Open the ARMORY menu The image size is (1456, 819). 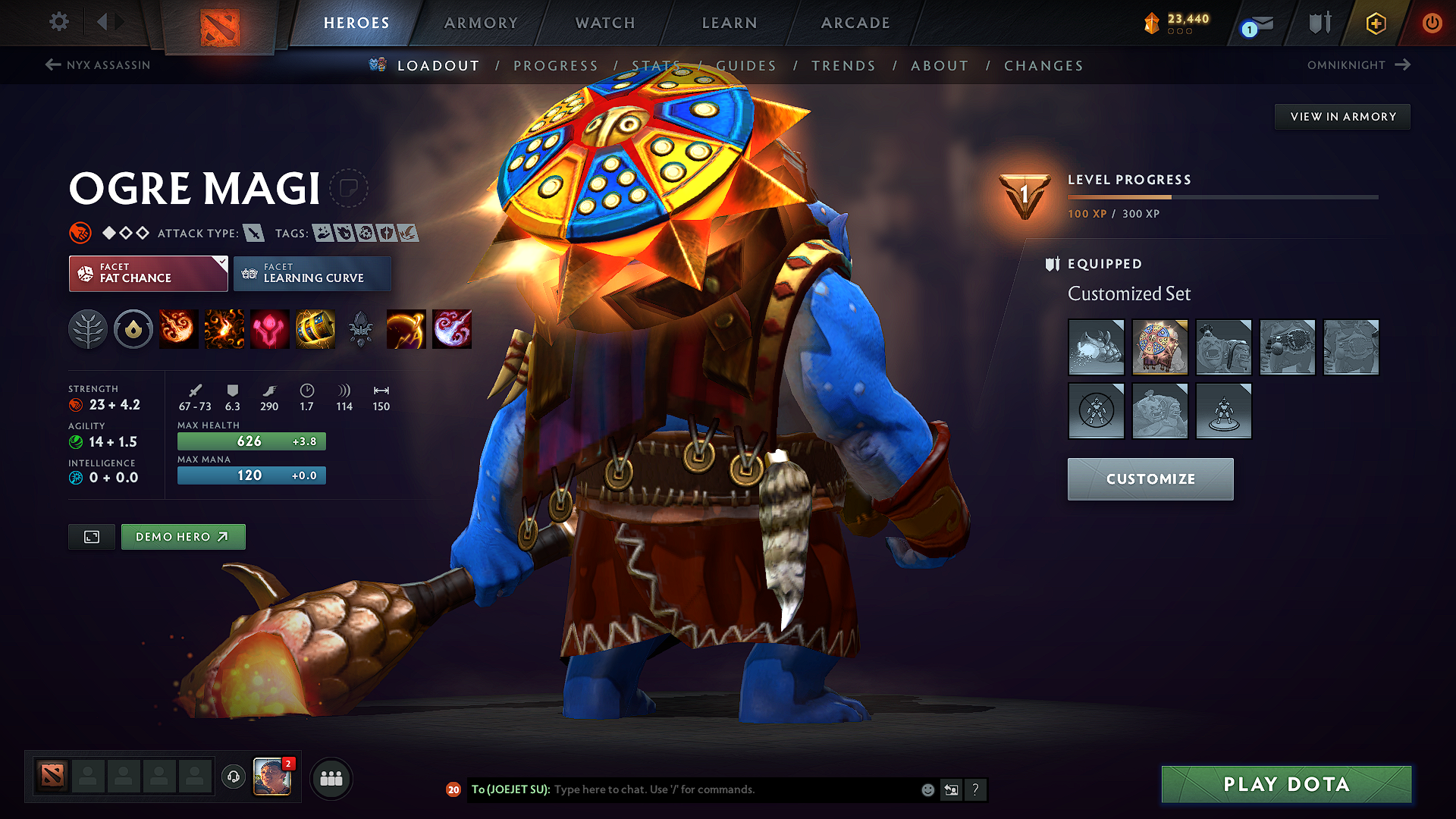[480, 23]
